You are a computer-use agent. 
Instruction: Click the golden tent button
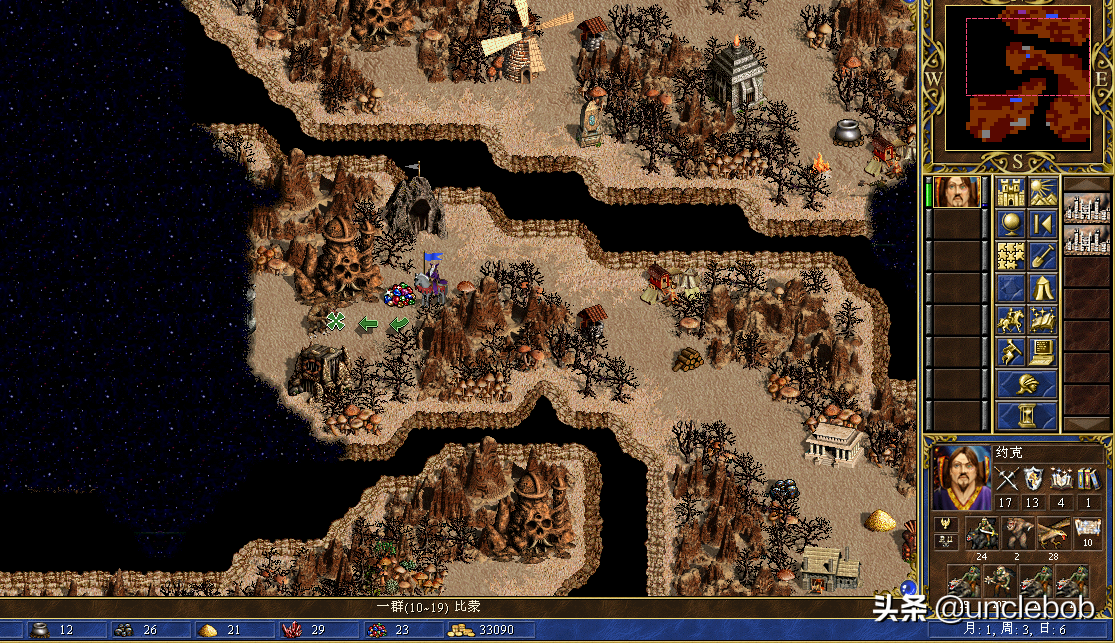1043,288
